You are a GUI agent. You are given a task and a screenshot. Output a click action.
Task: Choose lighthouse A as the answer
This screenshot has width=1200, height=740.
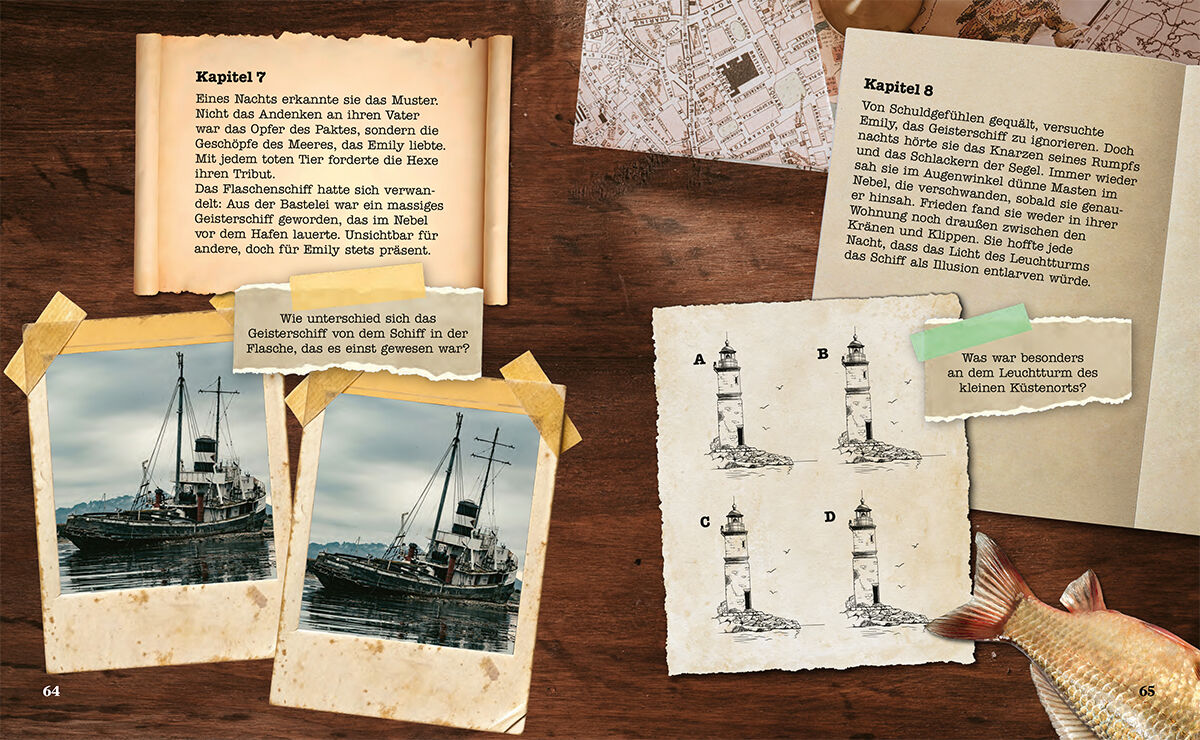click(x=728, y=400)
